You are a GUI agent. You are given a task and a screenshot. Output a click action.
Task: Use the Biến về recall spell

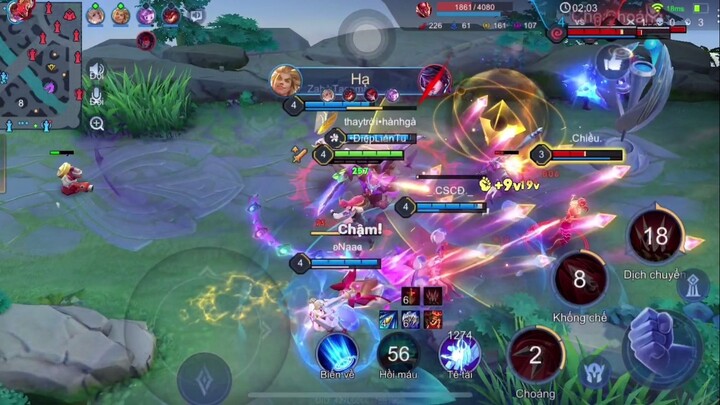click(337, 352)
